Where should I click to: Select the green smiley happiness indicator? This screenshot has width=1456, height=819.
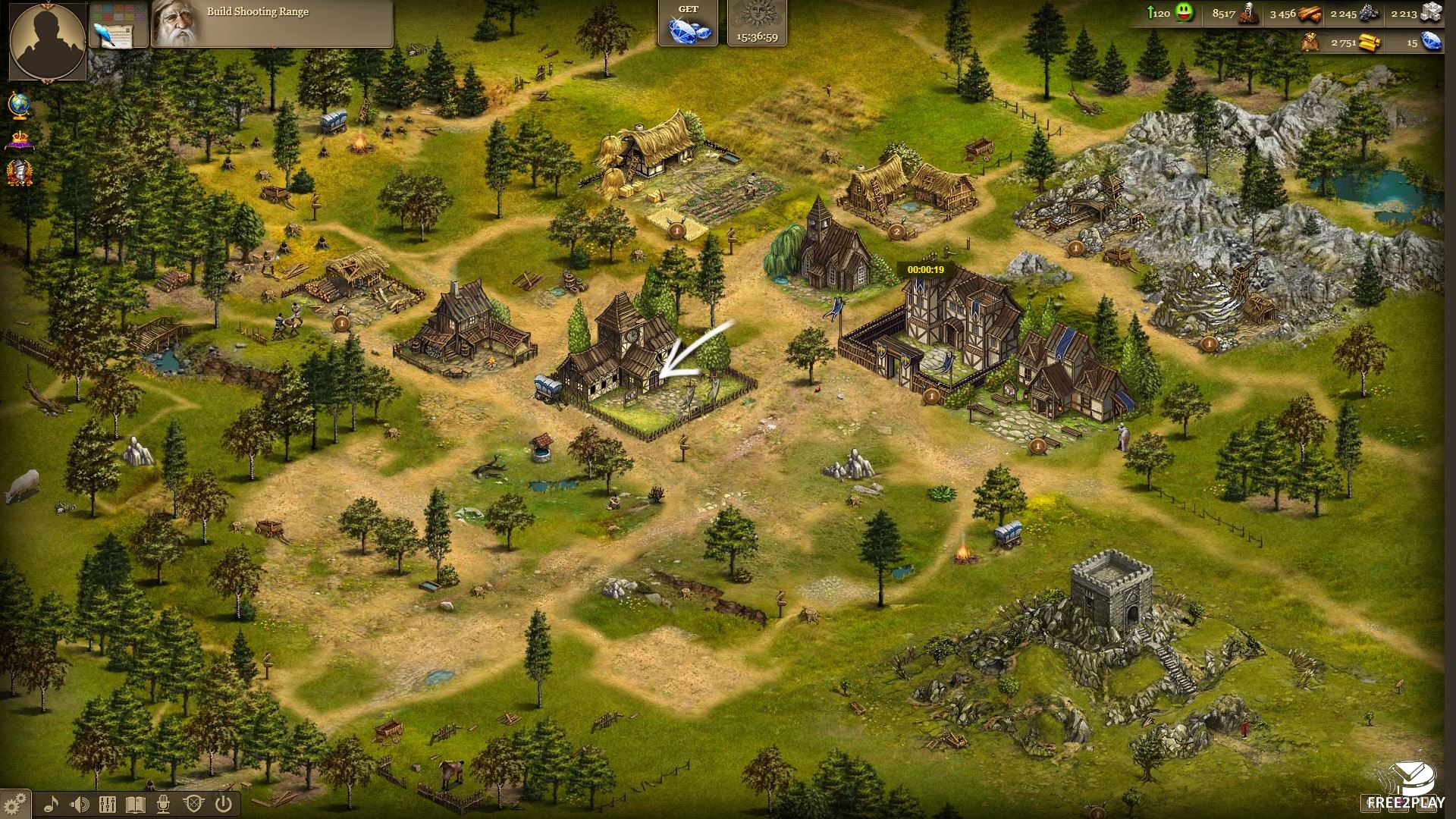[x=1183, y=14]
